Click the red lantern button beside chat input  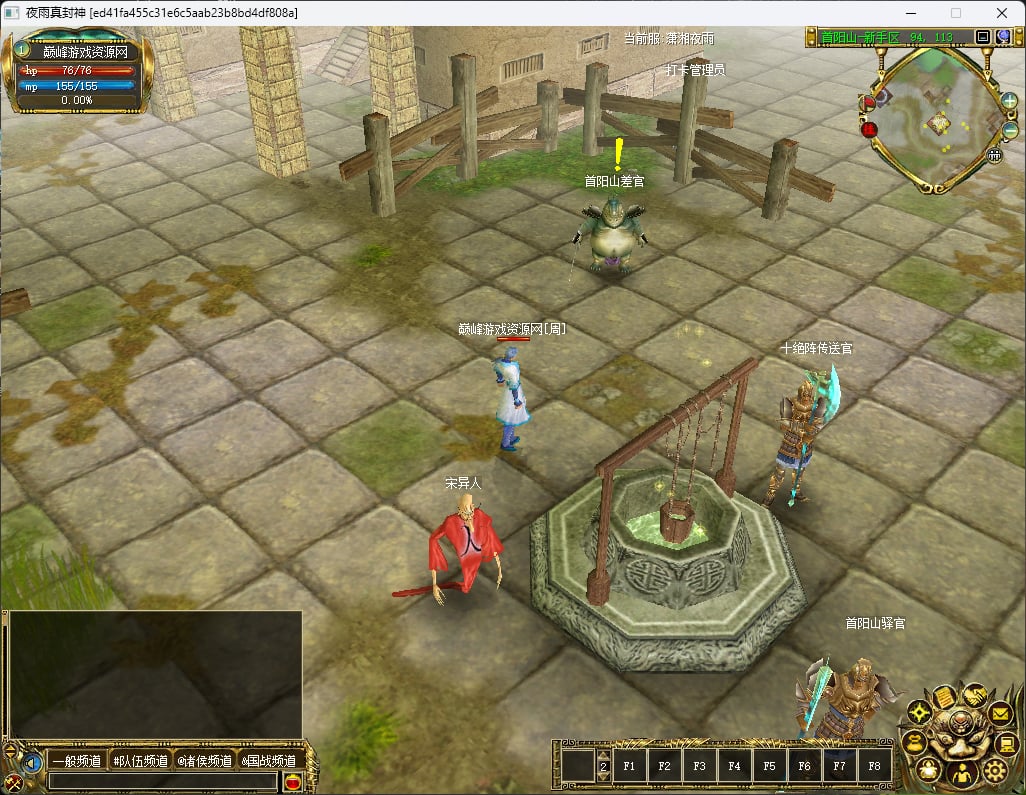tap(293, 782)
